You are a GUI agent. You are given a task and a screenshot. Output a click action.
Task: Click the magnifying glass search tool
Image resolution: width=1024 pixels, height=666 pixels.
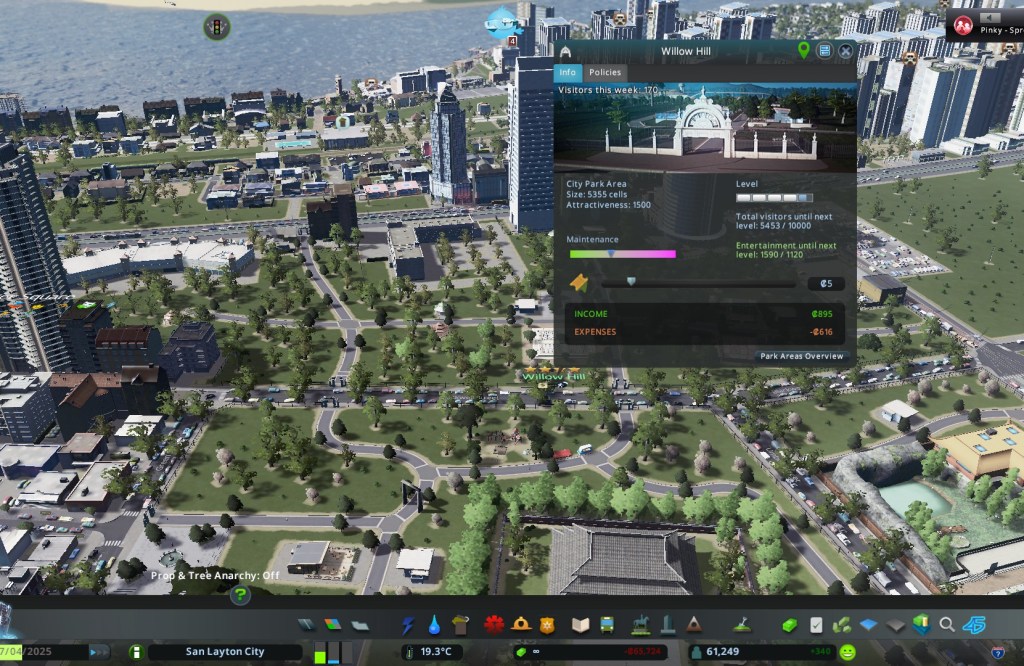coord(946,625)
